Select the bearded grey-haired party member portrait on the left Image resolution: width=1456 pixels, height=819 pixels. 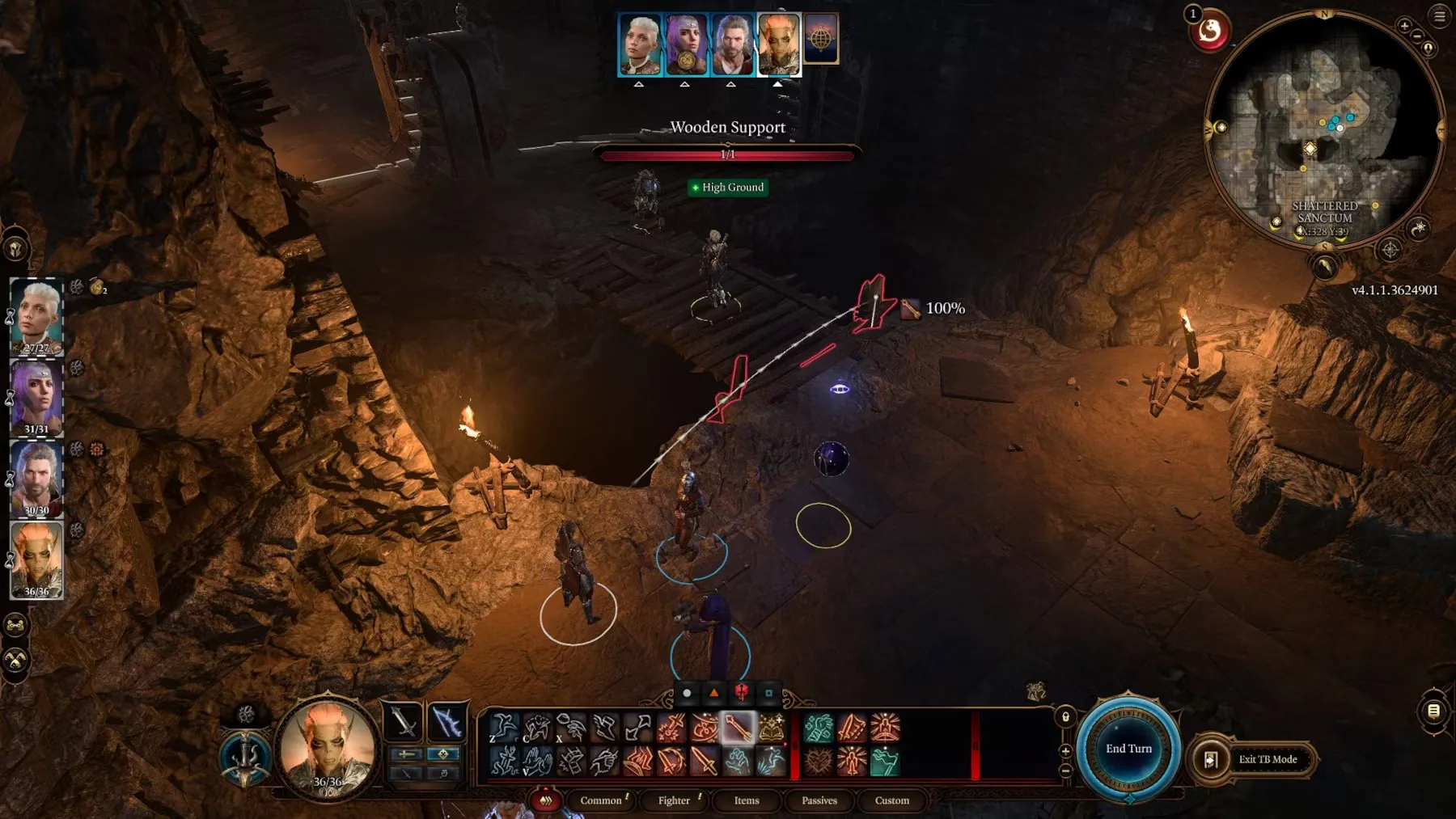coord(36,479)
